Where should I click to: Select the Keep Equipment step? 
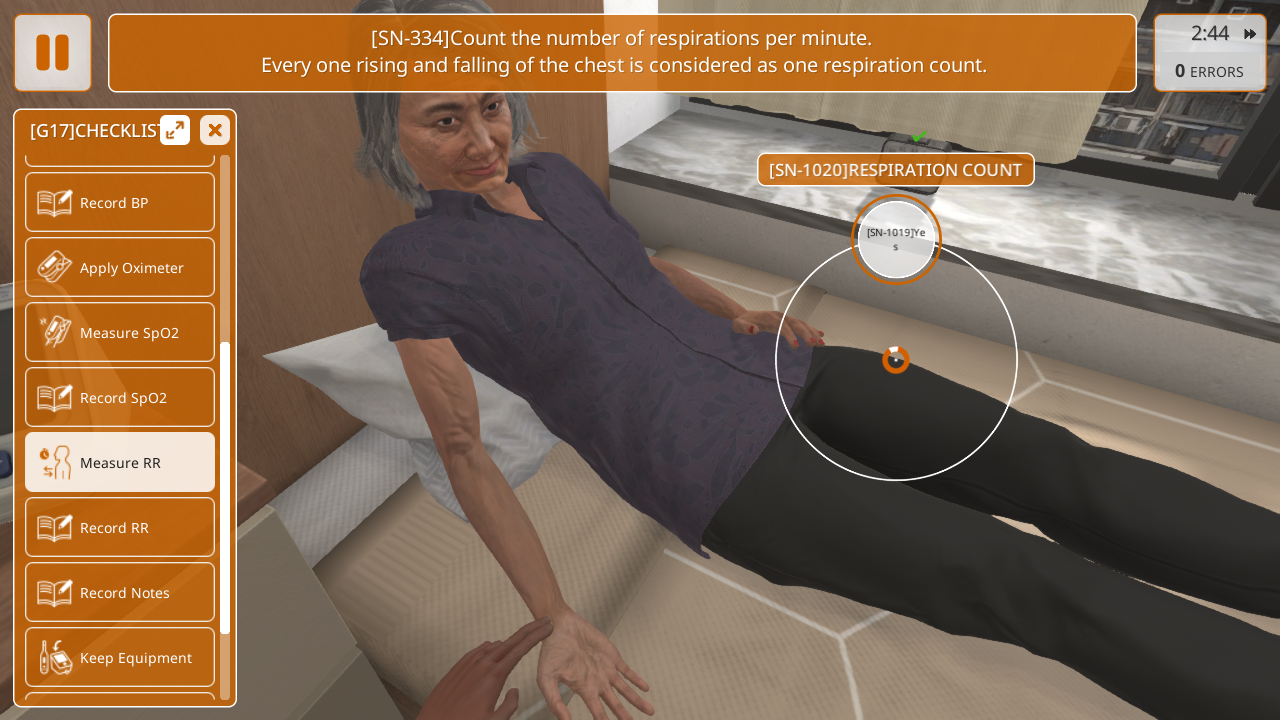(x=120, y=657)
